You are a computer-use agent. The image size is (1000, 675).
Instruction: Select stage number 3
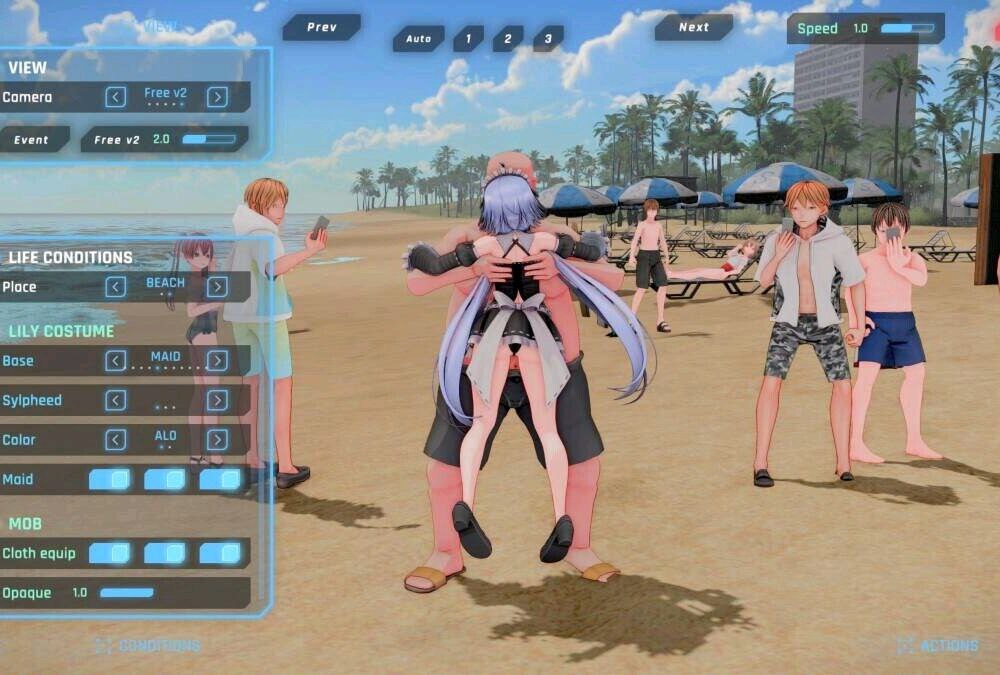(547, 39)
